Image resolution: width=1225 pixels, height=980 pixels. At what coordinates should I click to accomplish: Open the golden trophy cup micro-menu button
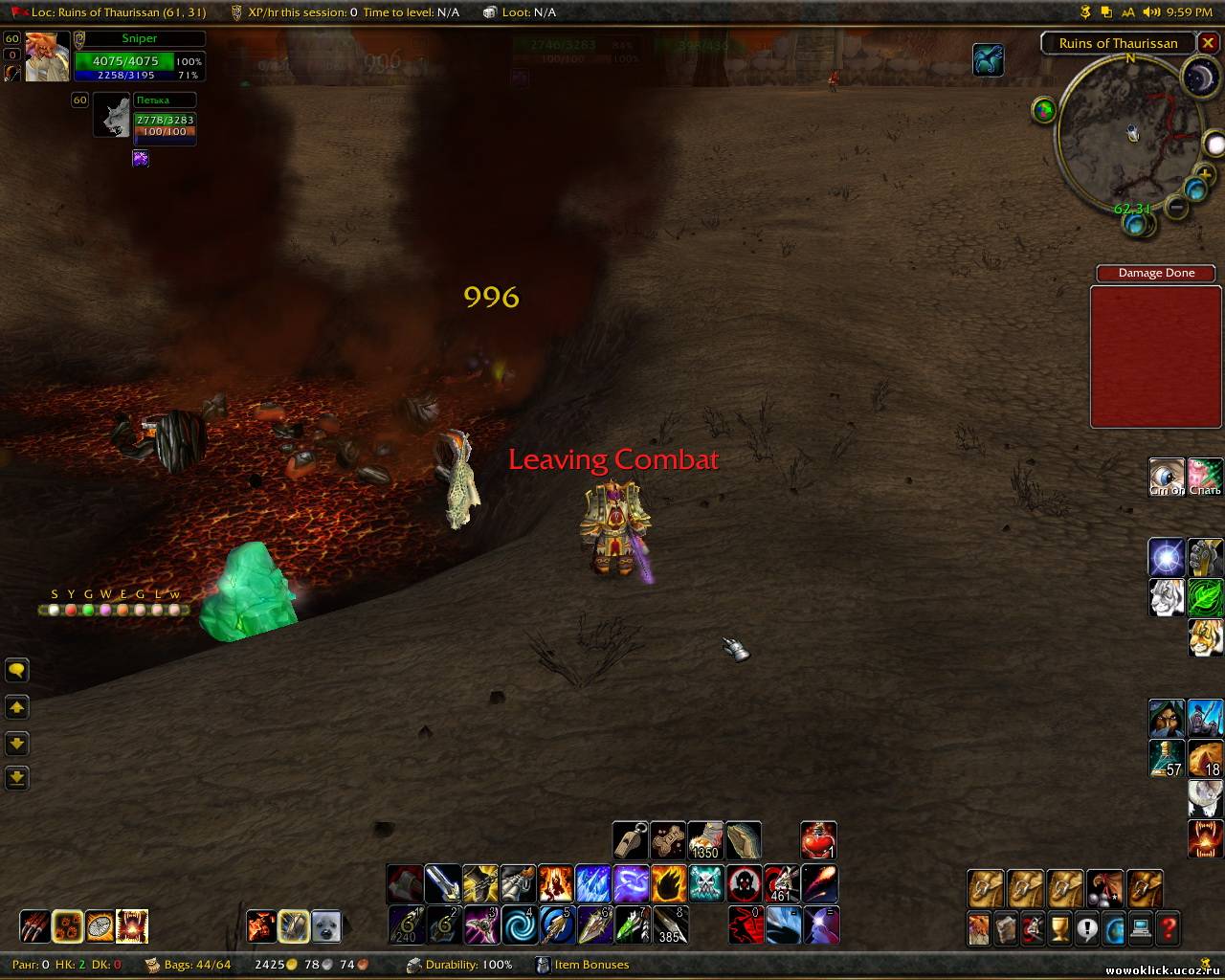pos(1059,927)
